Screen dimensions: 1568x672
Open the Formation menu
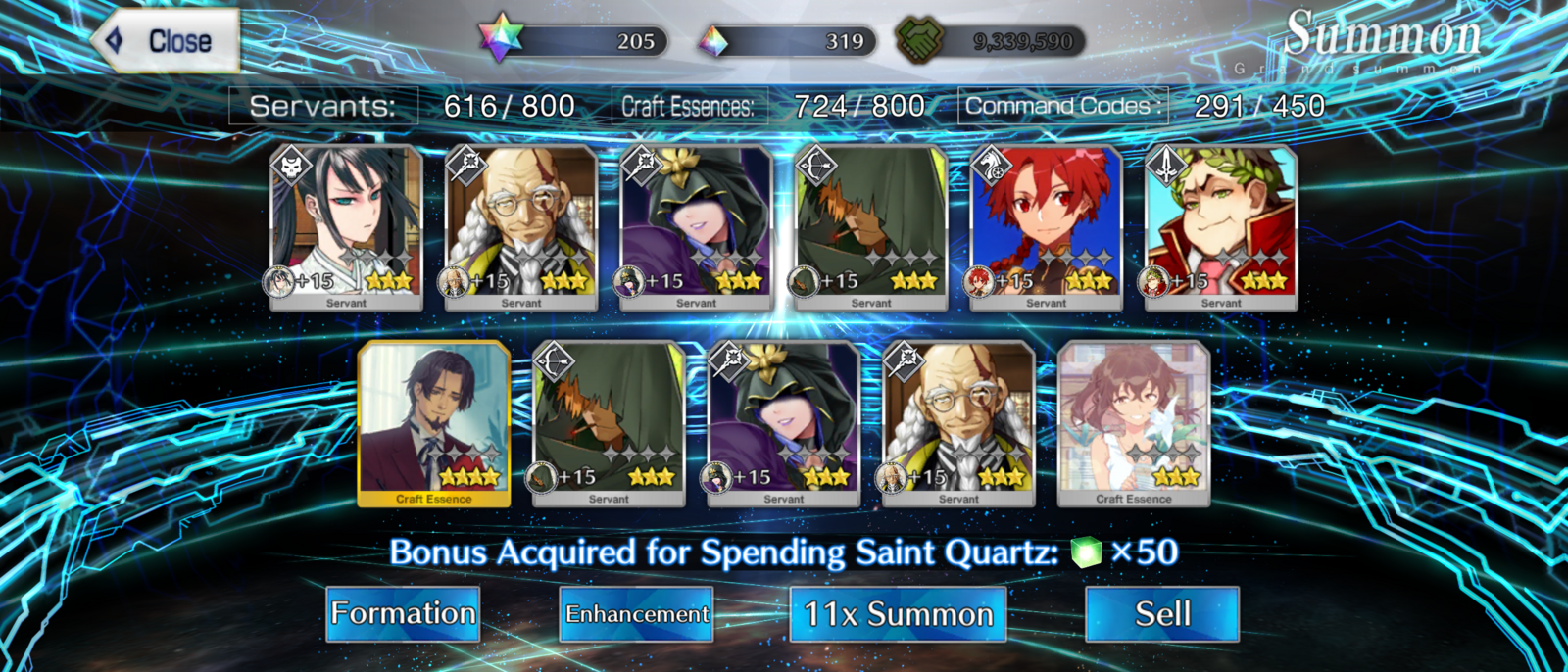[x=403, y=614]
